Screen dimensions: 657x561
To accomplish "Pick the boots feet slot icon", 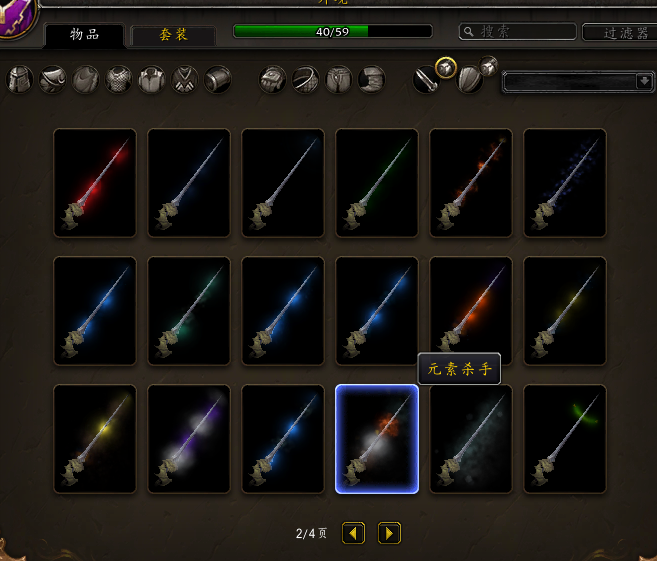I will [x=372, y=79].
